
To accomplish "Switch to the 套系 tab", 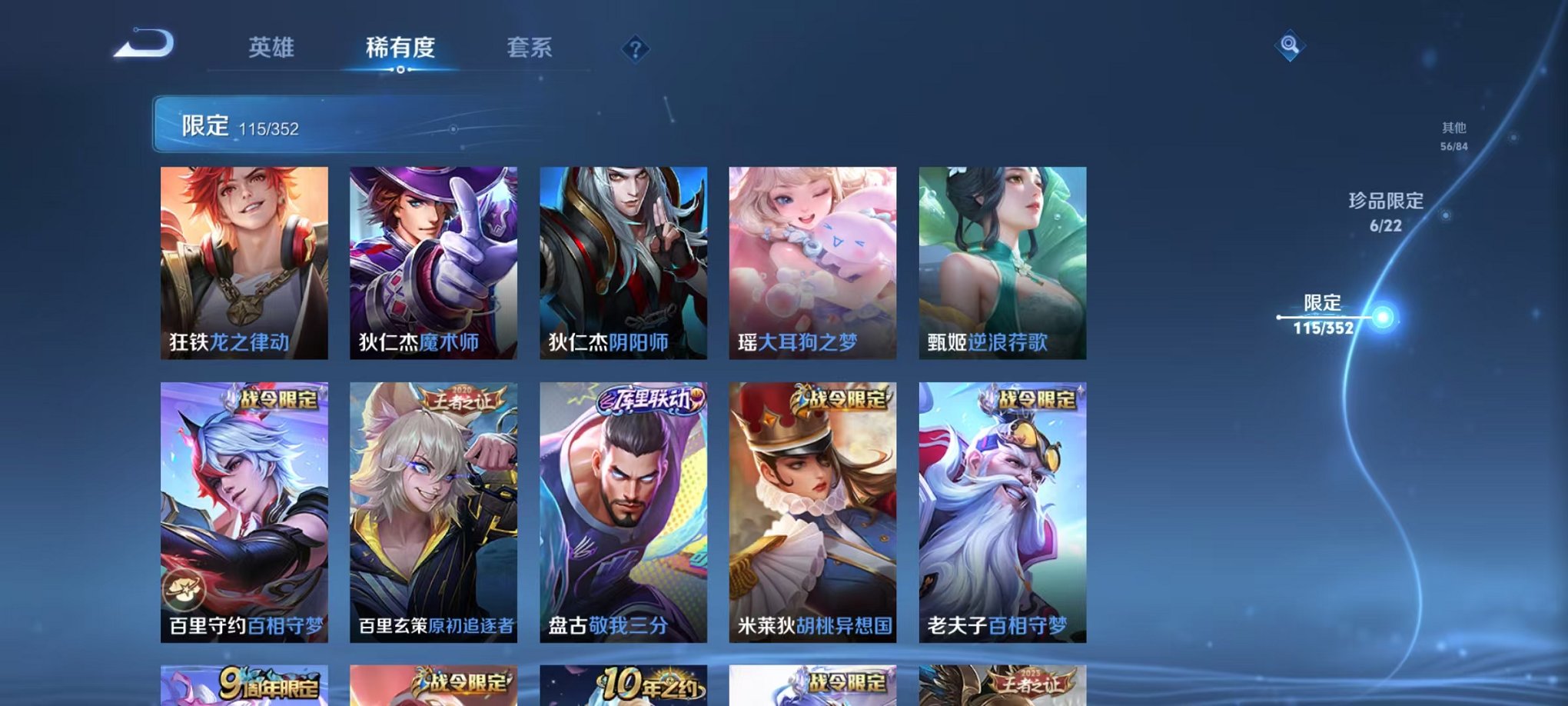I will tap(531, 48).
